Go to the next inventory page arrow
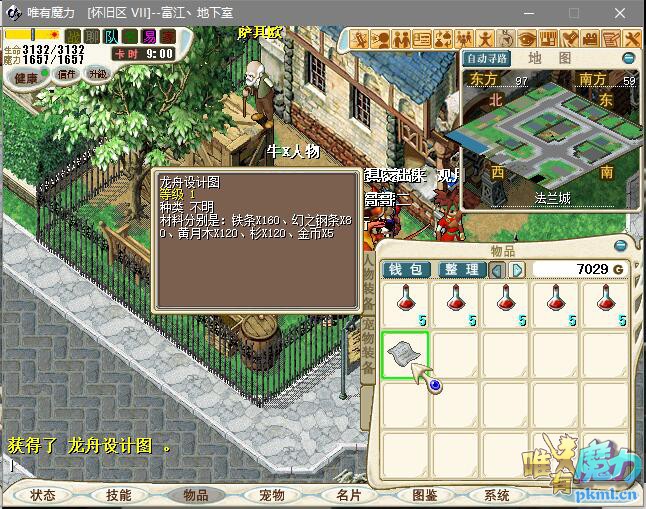This screenshot has height=509, width=646. (x=517, y=269)
